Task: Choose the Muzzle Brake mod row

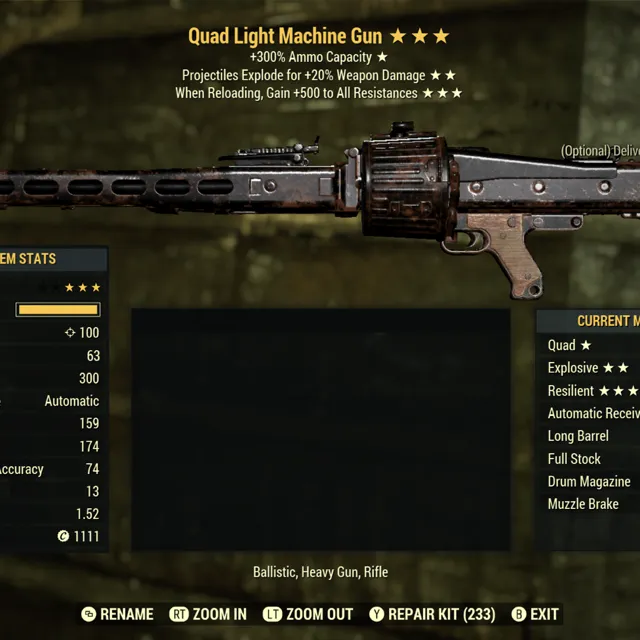Action: click(583, 504)
